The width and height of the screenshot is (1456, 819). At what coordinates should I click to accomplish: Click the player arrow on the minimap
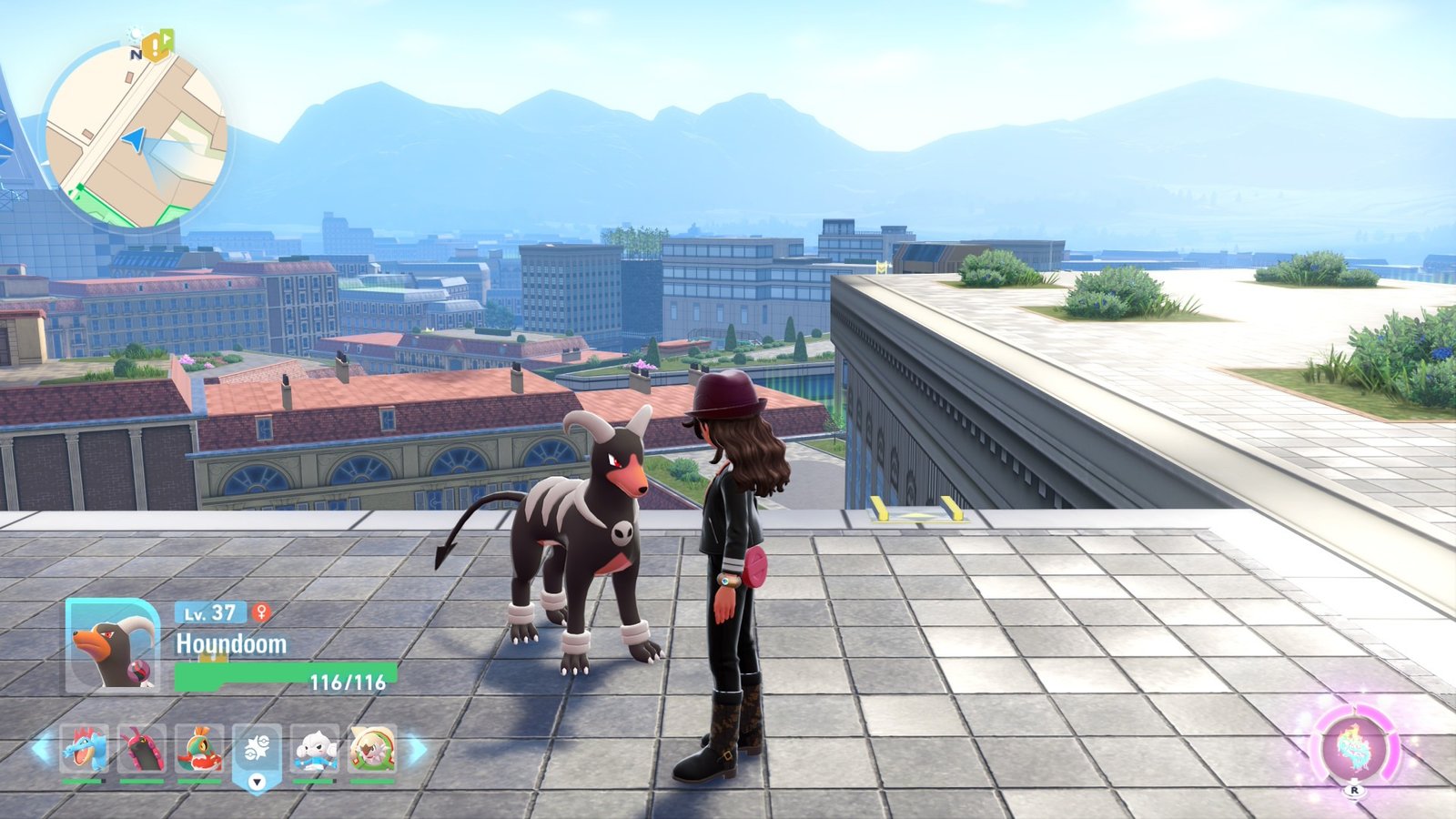tap(135, 139)
